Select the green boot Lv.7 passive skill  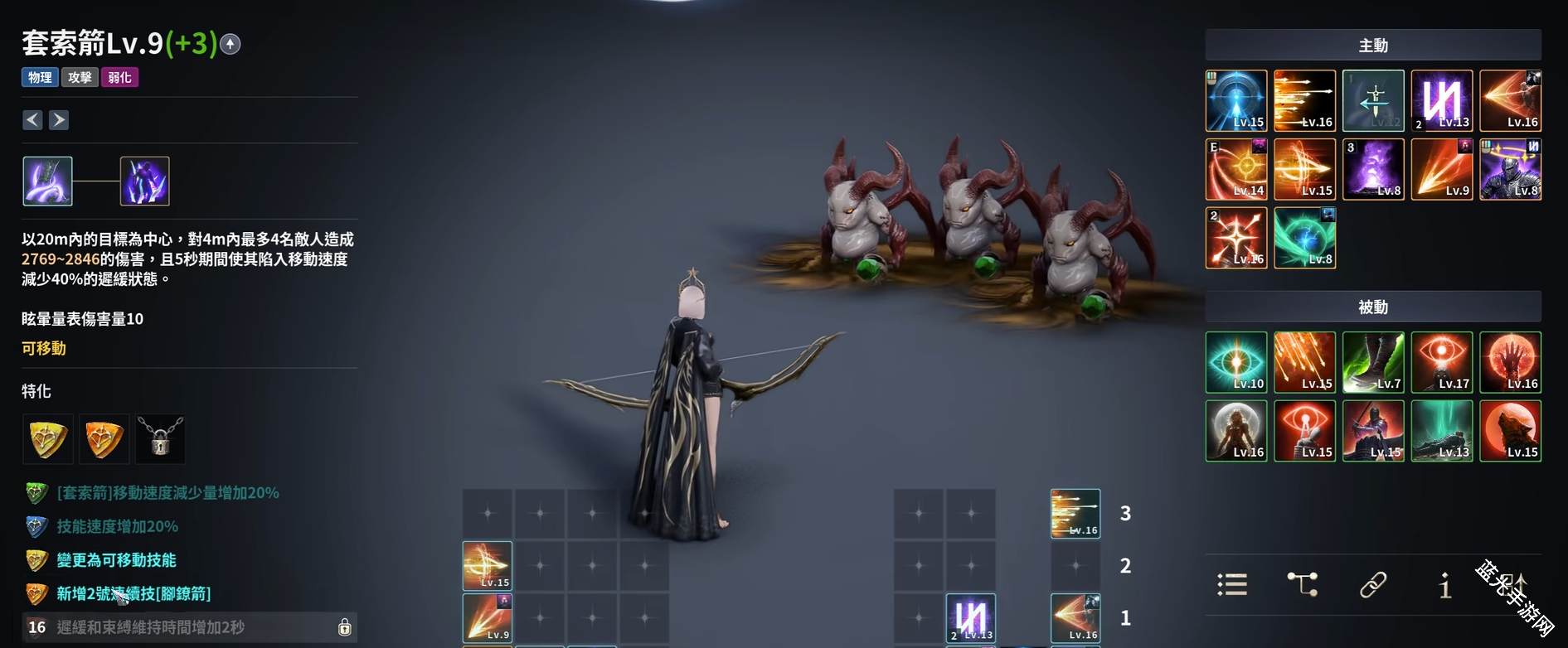[1373, 362]
